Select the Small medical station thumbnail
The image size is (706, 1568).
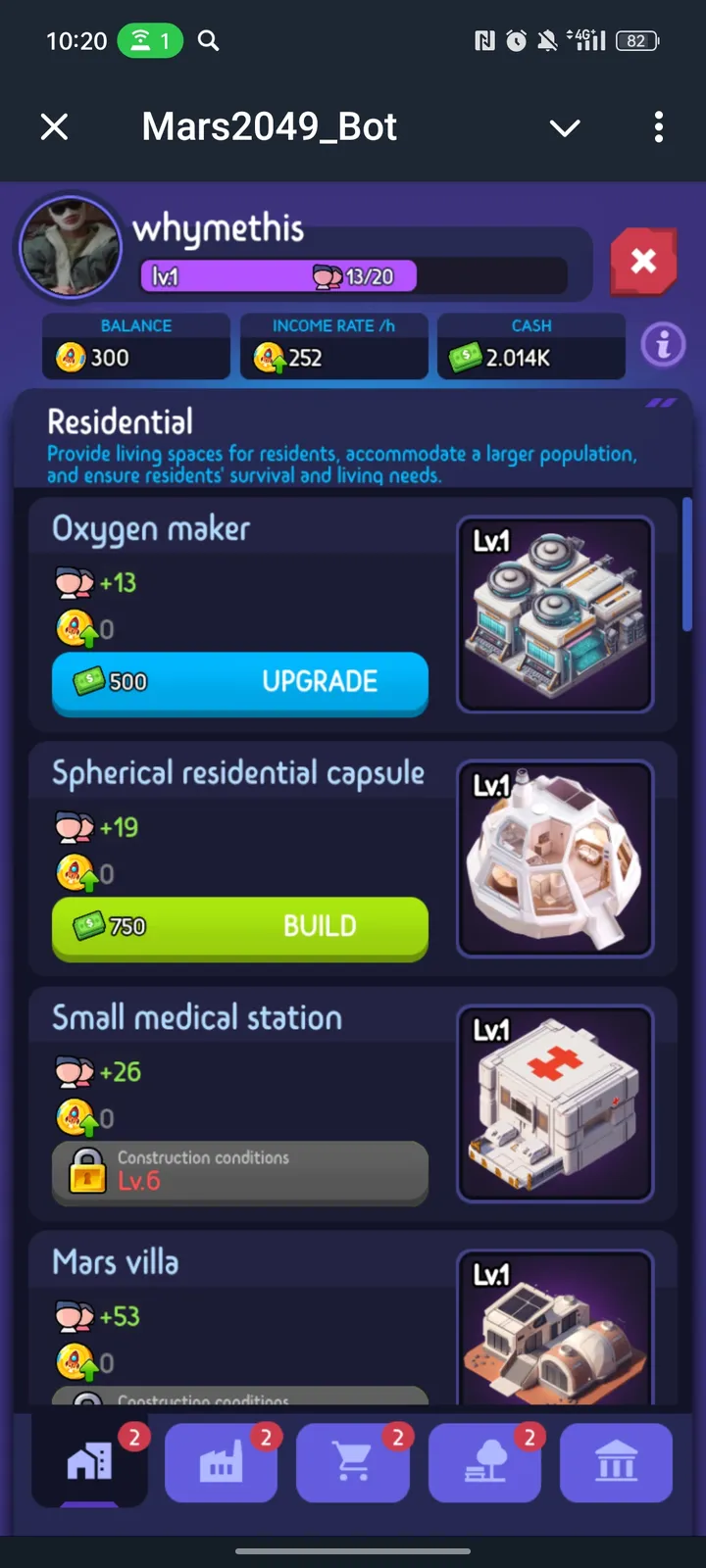(555, 1103)
